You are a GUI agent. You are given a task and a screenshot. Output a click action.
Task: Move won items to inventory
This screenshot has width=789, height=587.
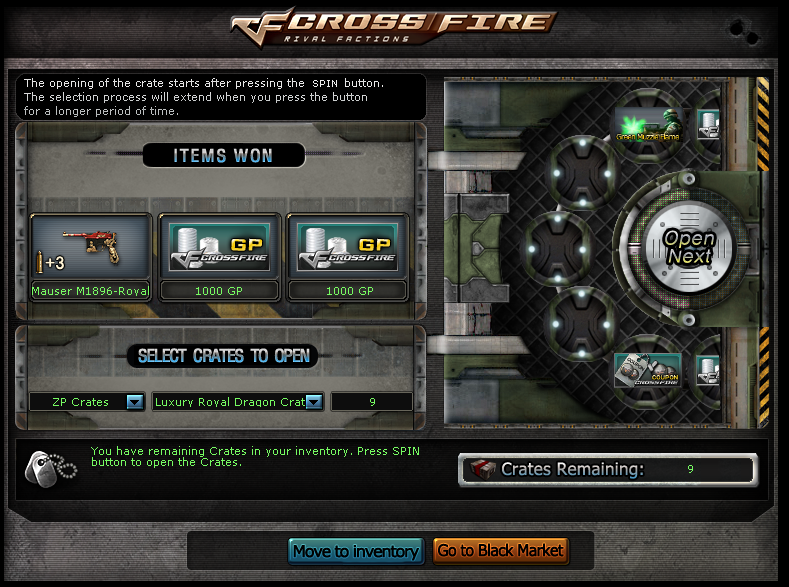click(x=356, y=551)
